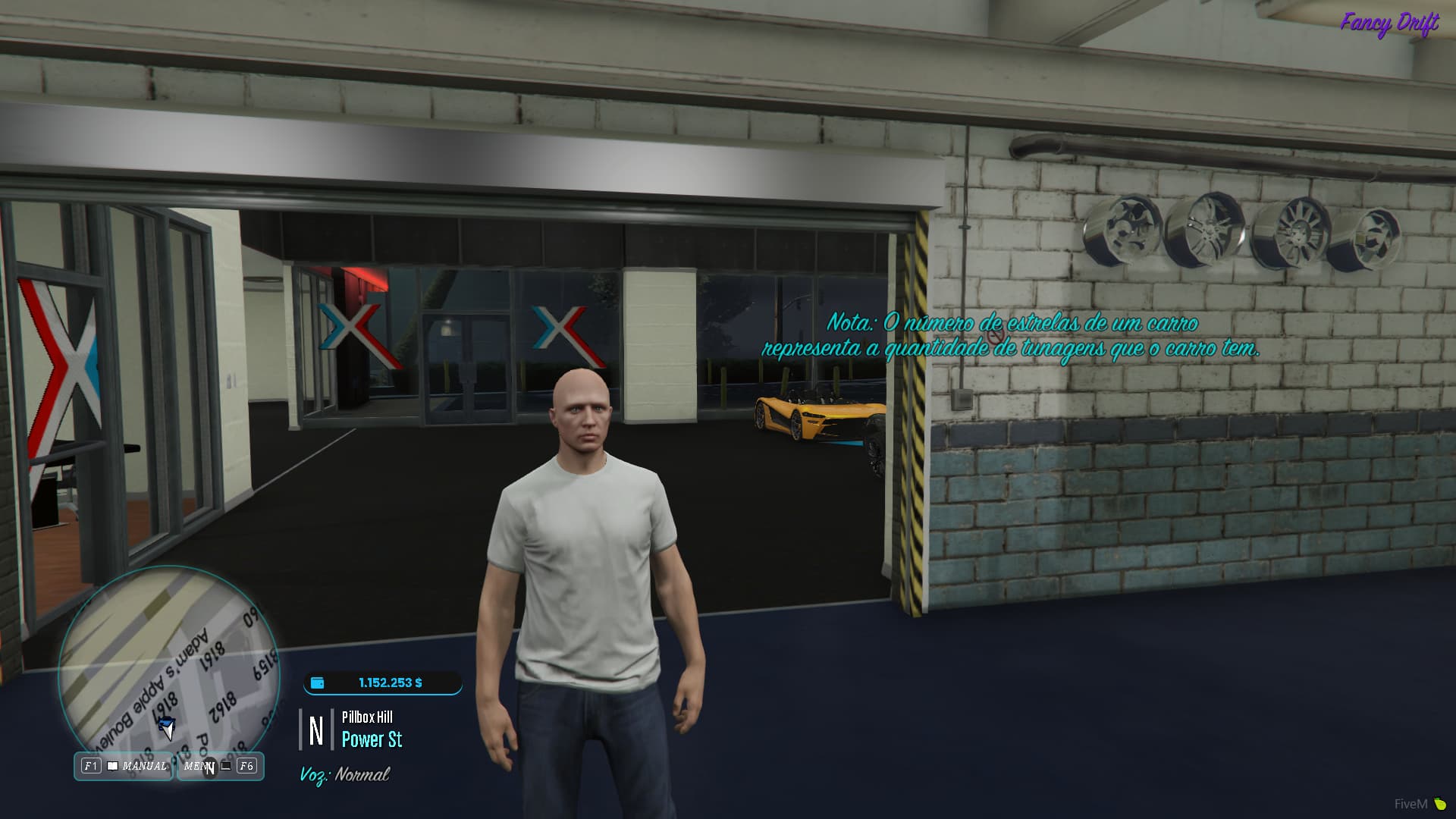Screen dimensions: 1456x819
Task: Click the wallet icon next to the money balance
Action: (317, 682)
